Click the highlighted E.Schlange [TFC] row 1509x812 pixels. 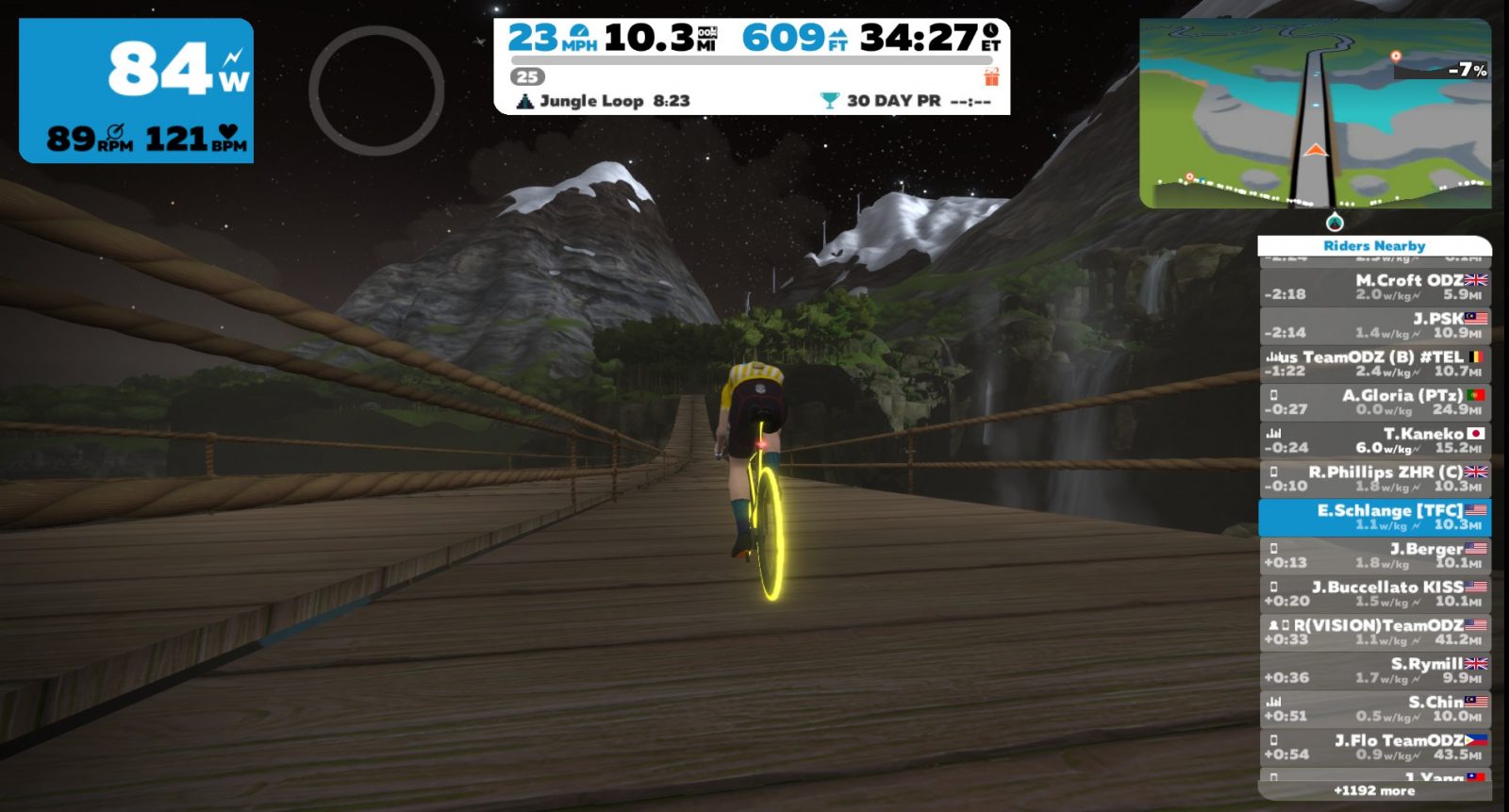click(x=1374, y=517)
